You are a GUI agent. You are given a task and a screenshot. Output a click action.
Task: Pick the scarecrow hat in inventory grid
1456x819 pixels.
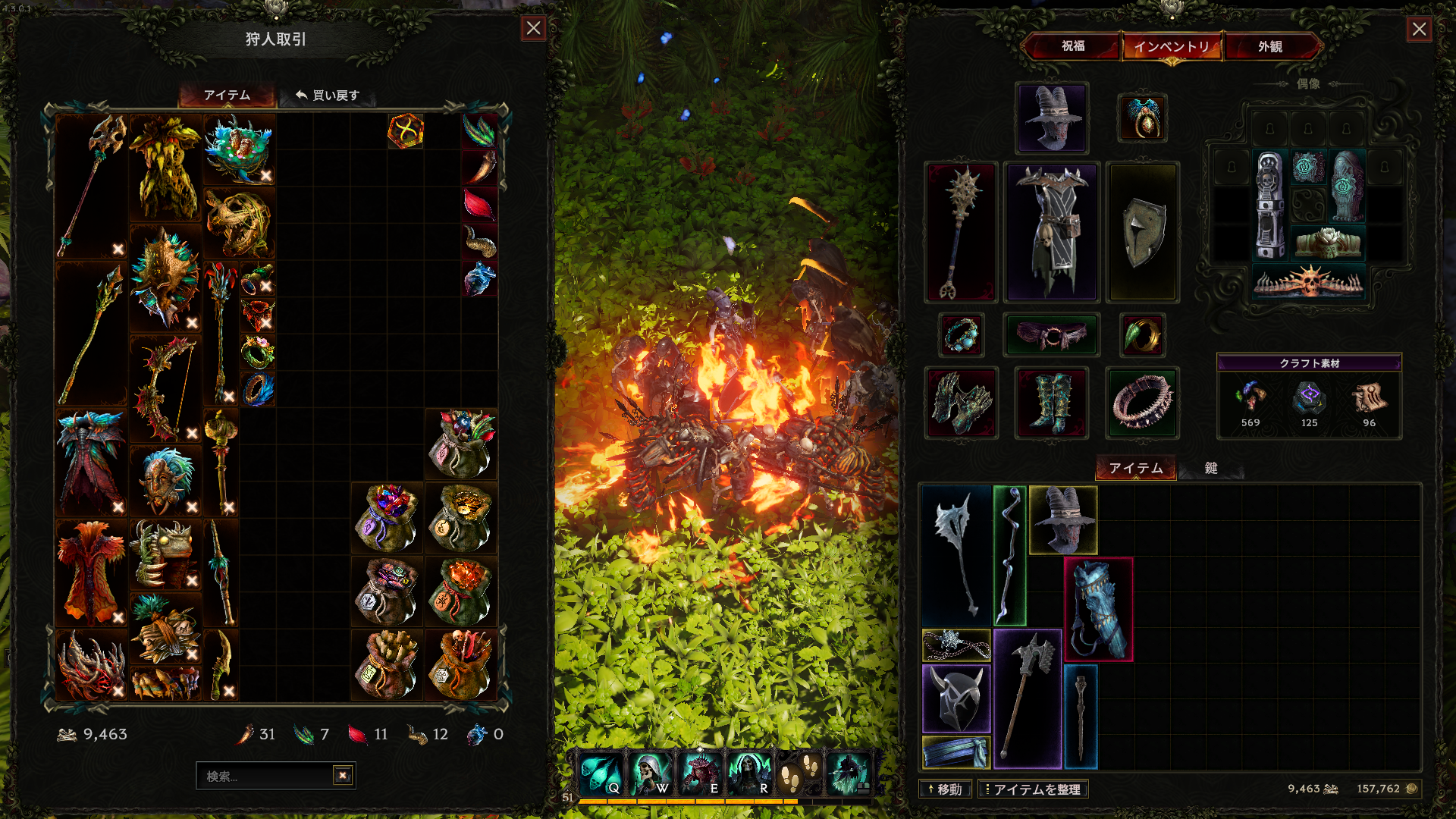pyautogui.click(x=1063, y=519)
